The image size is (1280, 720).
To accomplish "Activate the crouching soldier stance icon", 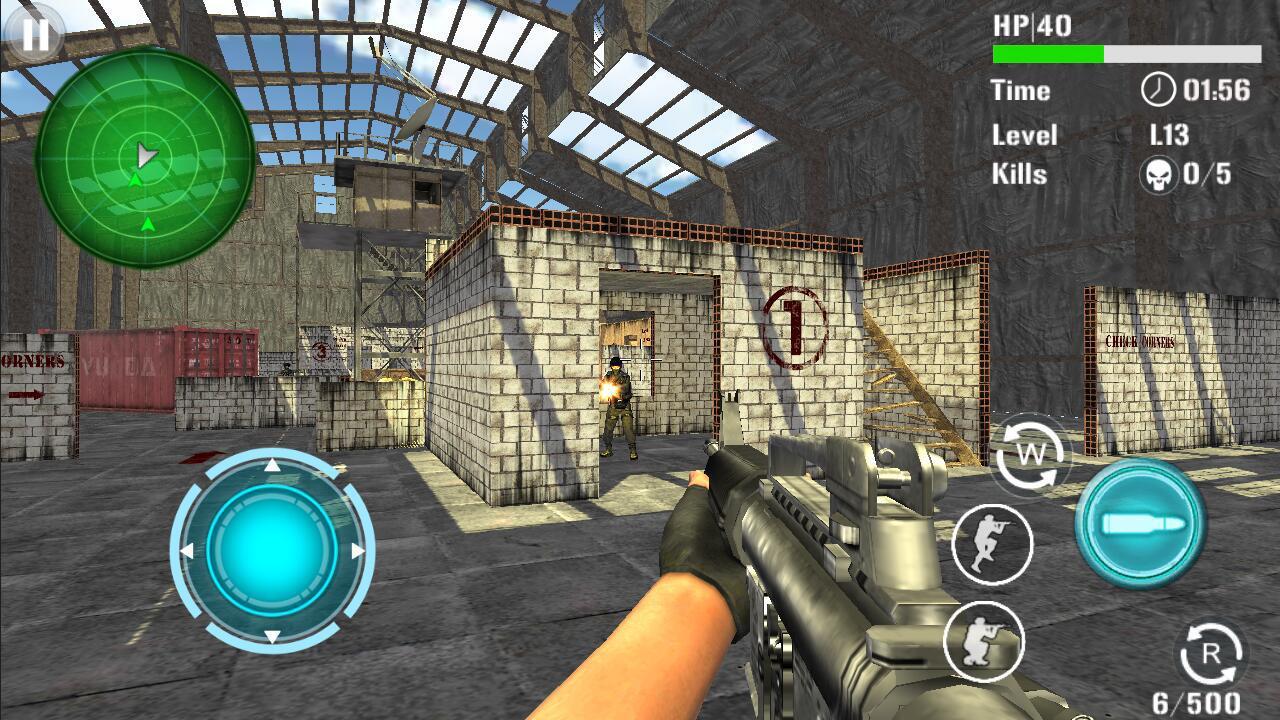I will tap(984, 641).
